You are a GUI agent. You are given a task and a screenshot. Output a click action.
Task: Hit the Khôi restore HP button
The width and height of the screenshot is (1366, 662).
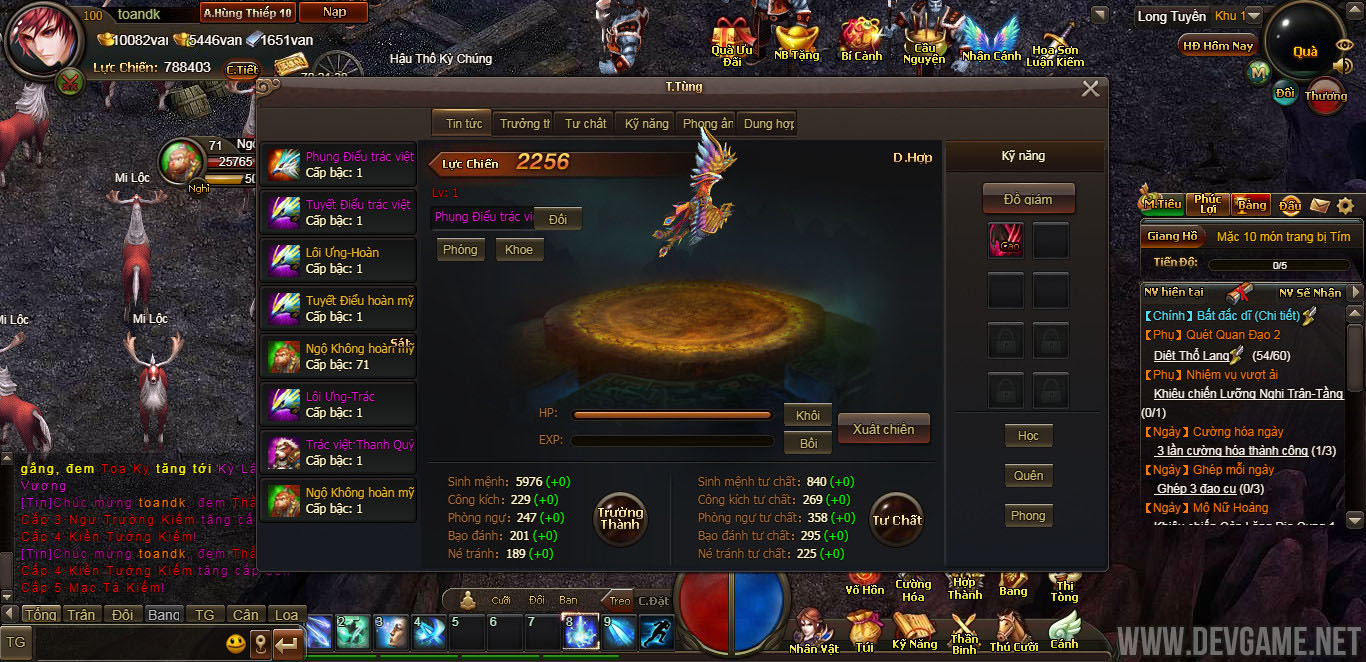coord(808,416)
